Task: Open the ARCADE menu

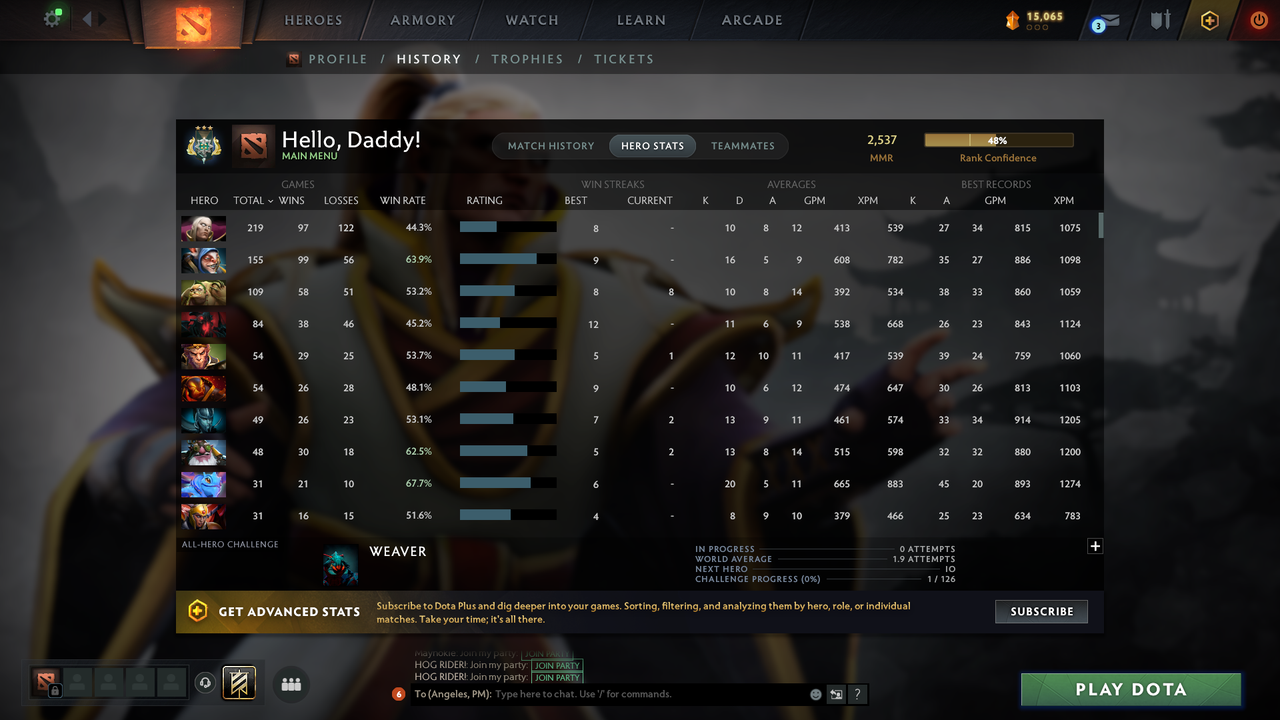Action: (751, 19)
